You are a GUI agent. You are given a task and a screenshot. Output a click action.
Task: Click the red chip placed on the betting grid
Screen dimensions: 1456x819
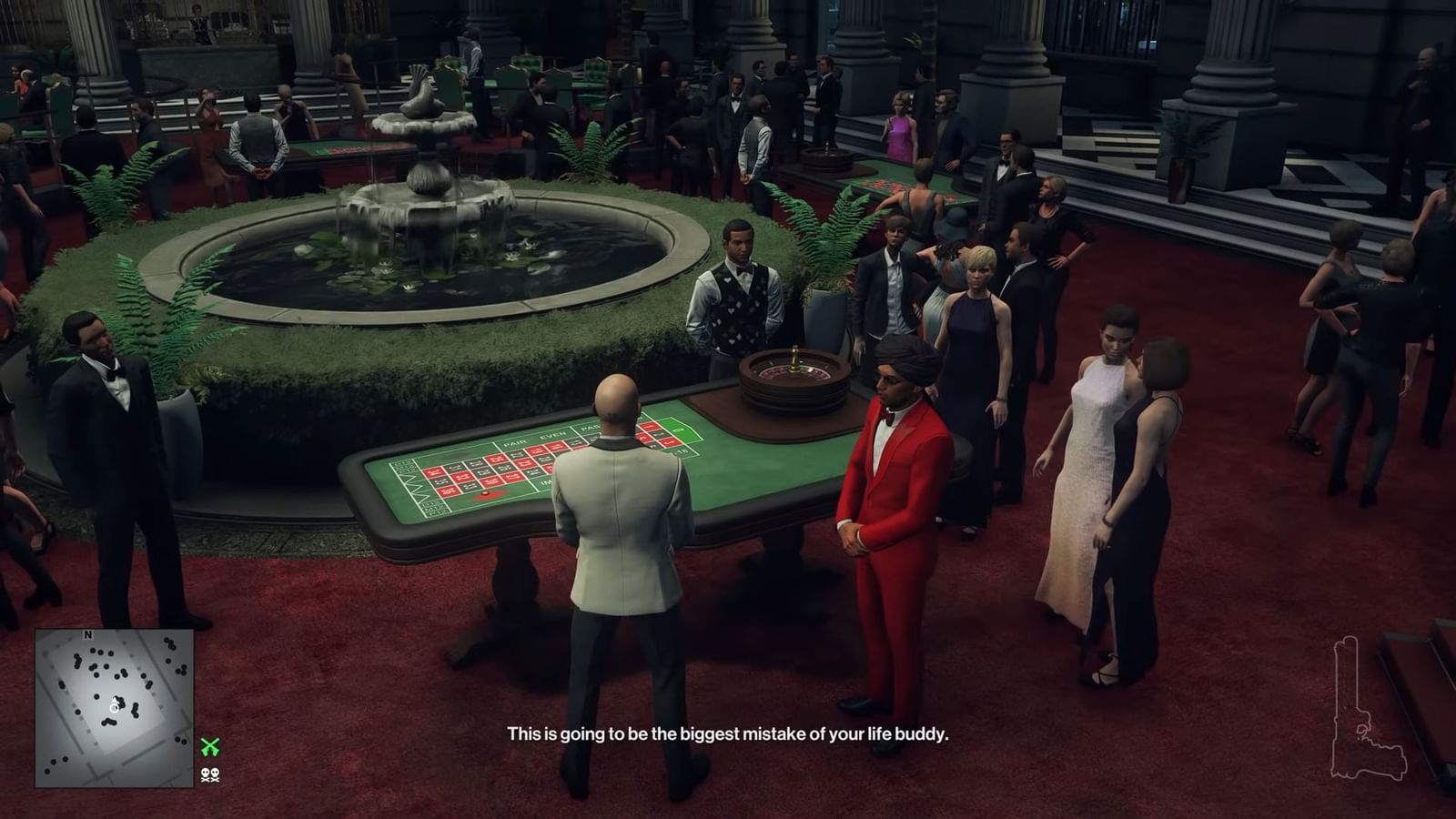pyautogui.click(x=485, y=493)
